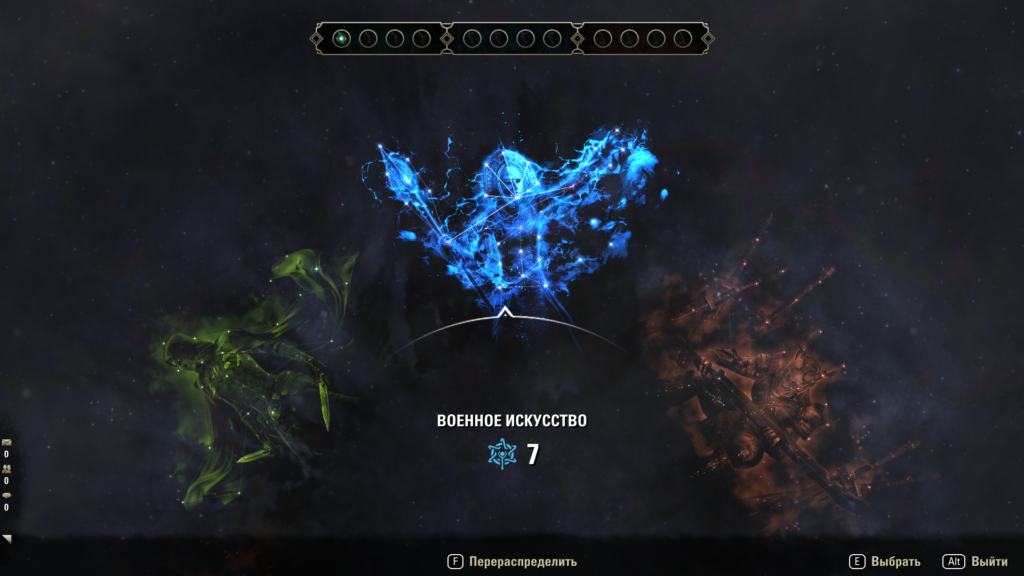Click the Выбрать button
The width and height of the screenshot is (1024, 576).
(x=884, y=562)
